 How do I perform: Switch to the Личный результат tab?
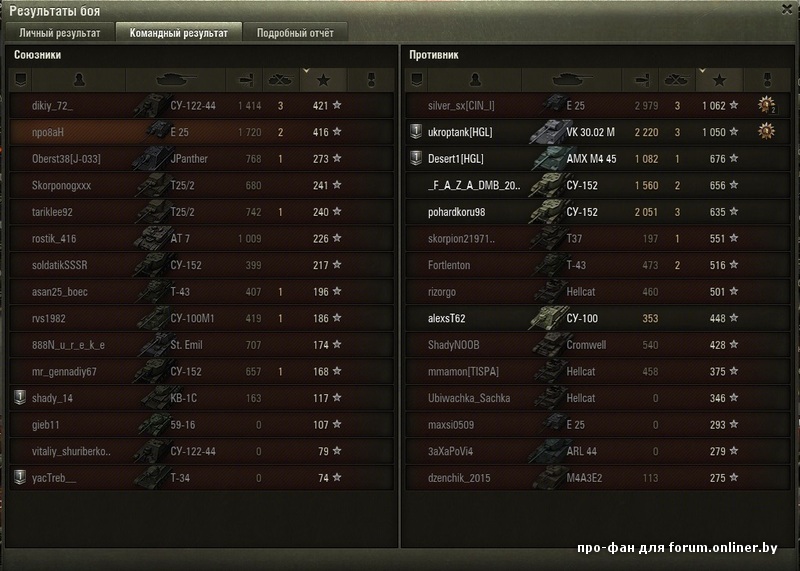coord(60,33)
